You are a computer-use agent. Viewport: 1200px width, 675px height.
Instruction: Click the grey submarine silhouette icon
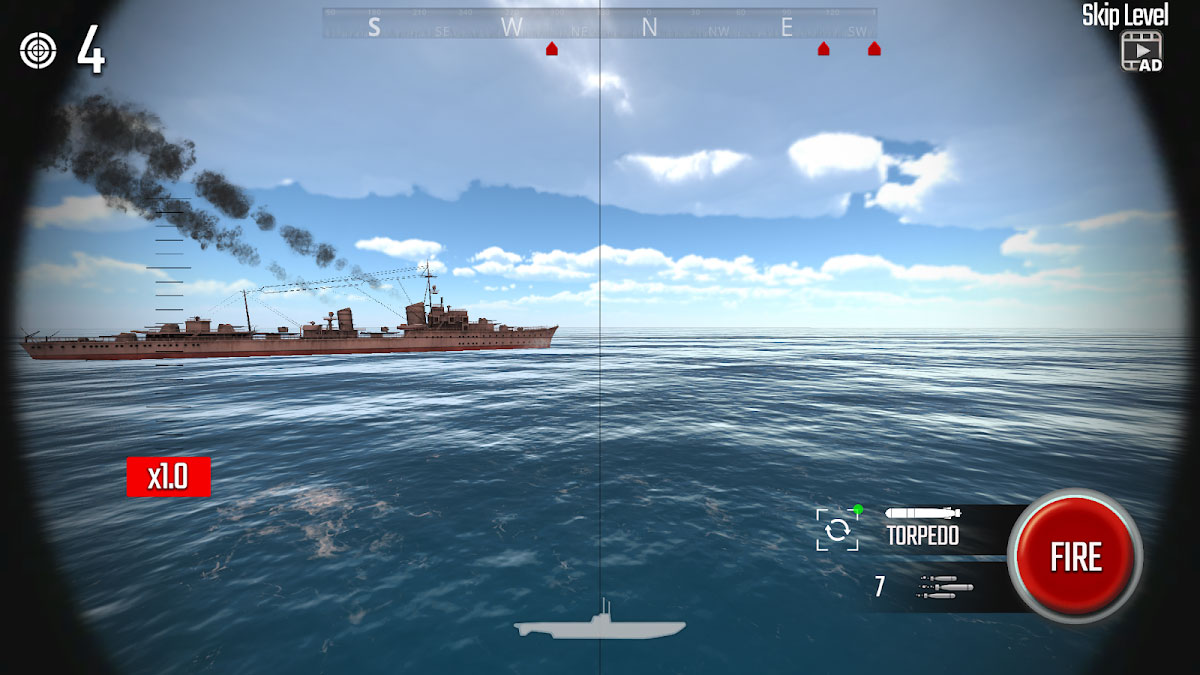point(600,624)
